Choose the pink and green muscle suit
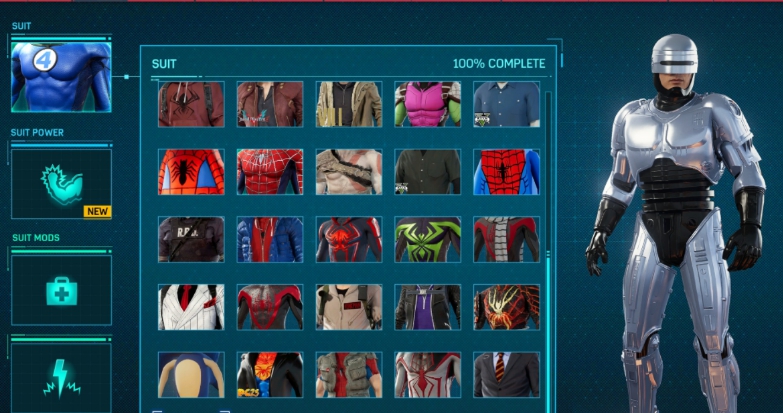The image size is (783, 413). pos(427,104)
